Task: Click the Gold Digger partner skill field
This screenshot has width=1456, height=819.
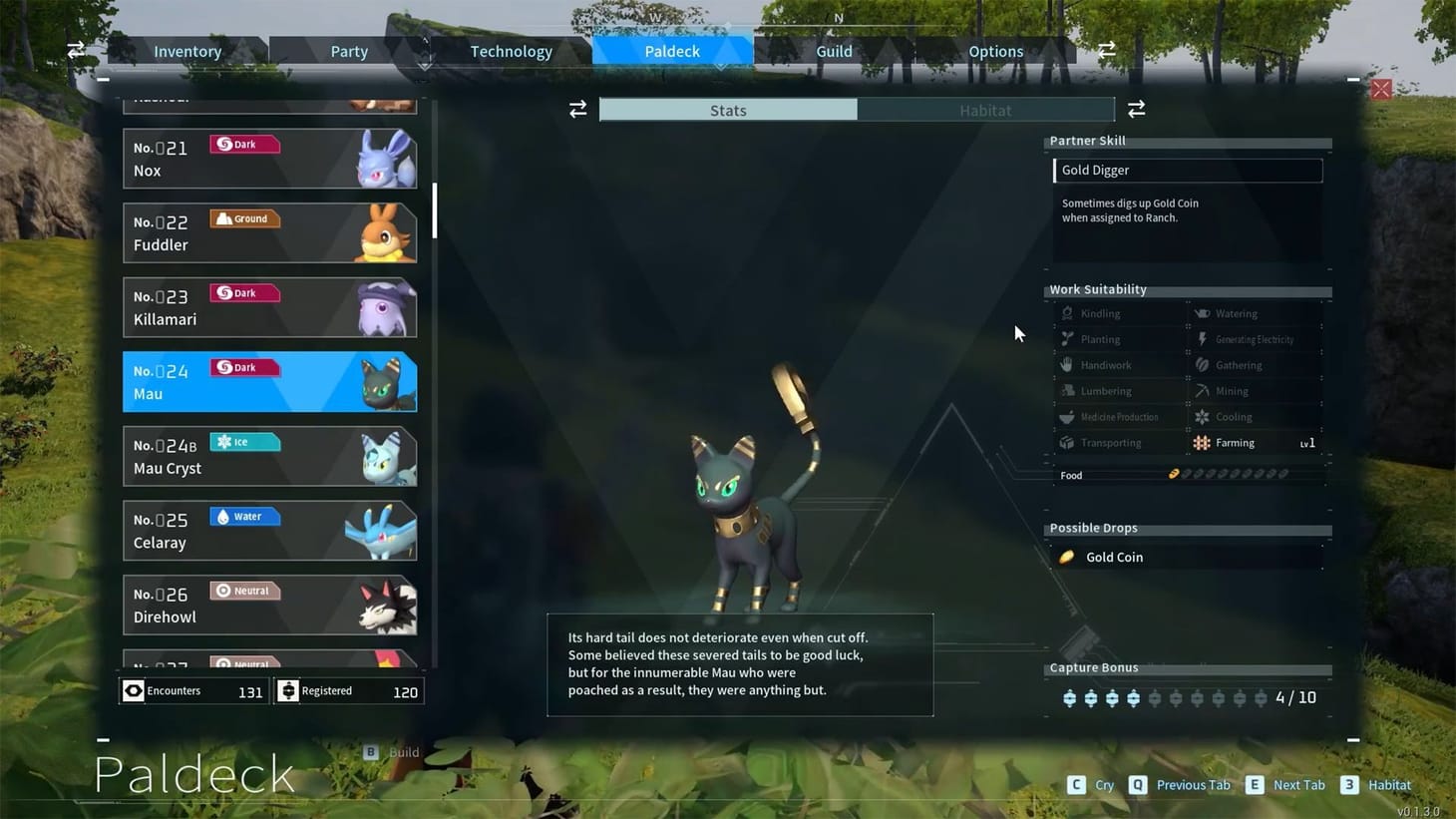Action: coord(1187,170)
